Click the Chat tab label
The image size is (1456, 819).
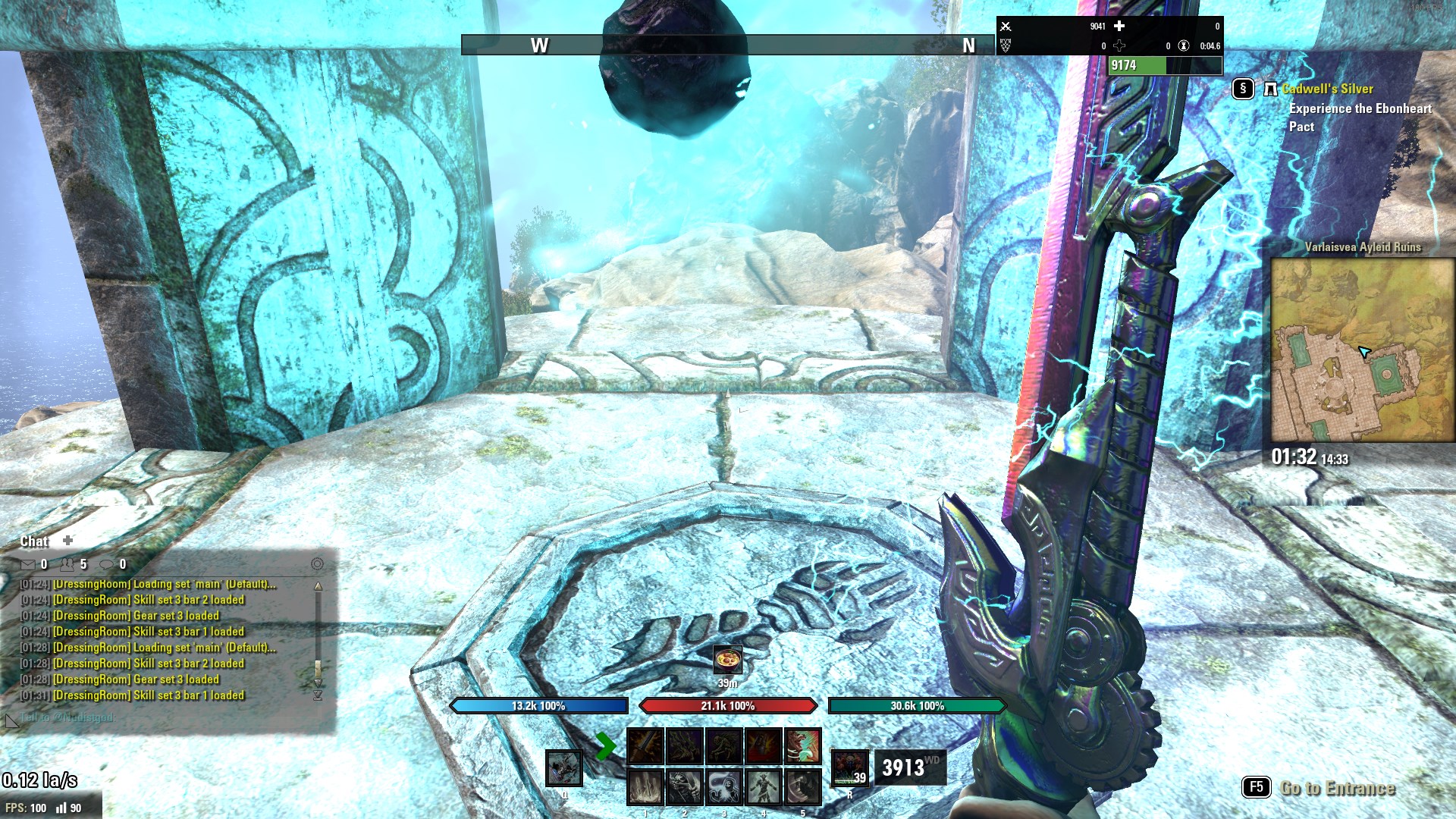(x=34, y=541)
